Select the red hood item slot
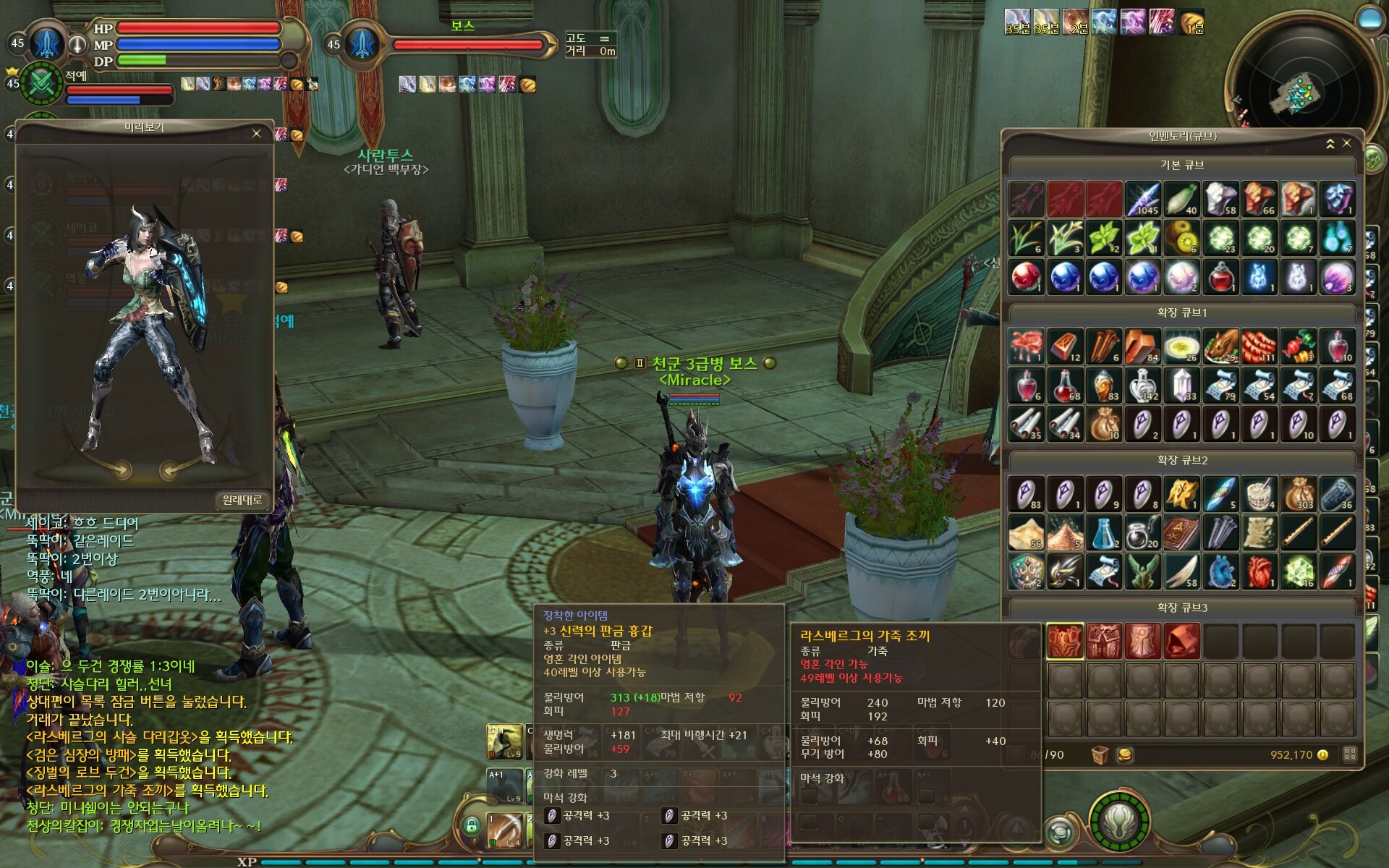1389x868 pixels. [x=1181, y=641]
